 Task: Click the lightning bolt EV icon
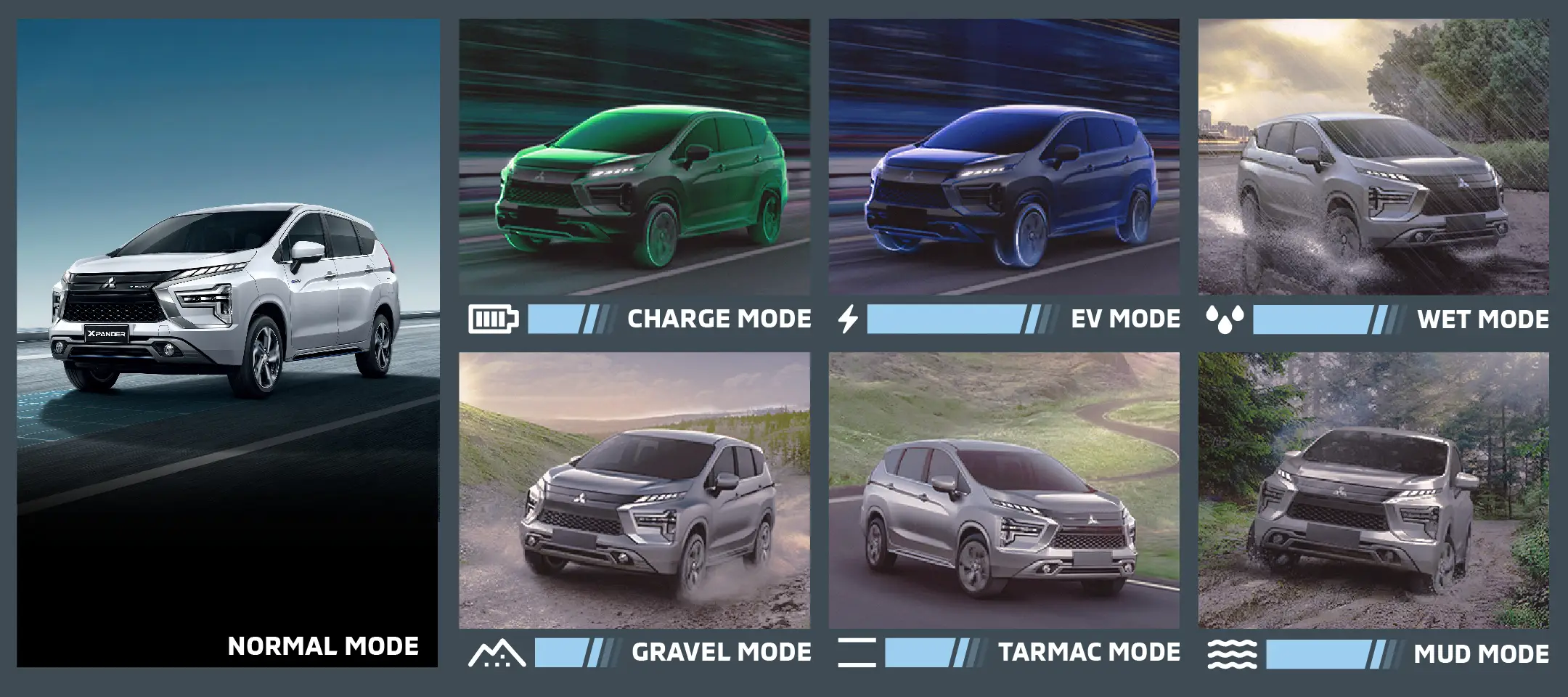point(848,319)
